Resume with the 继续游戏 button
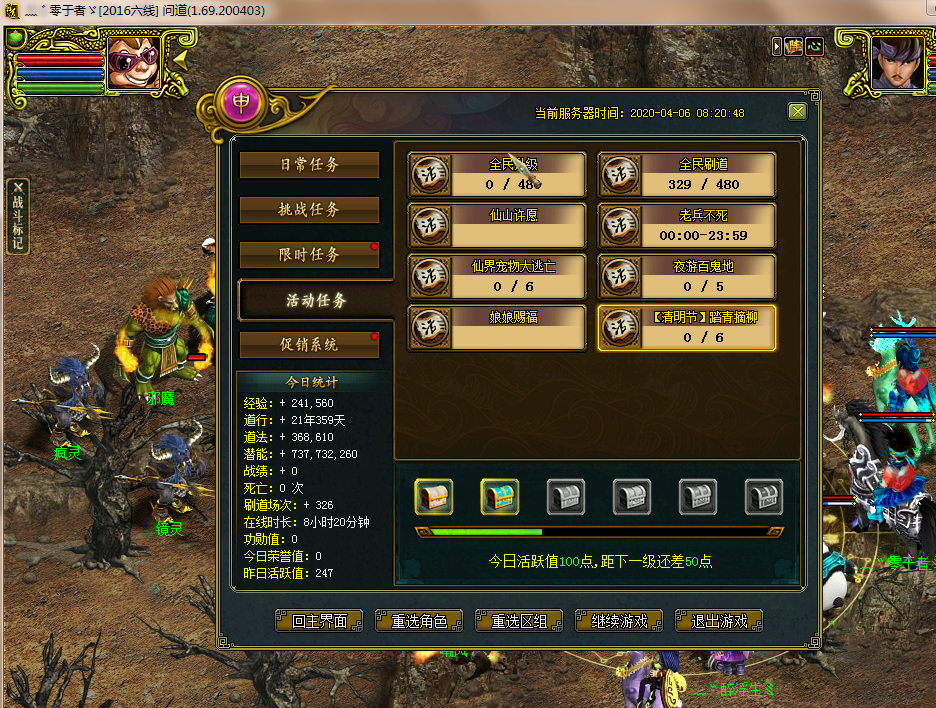 [x=619, y=621]
